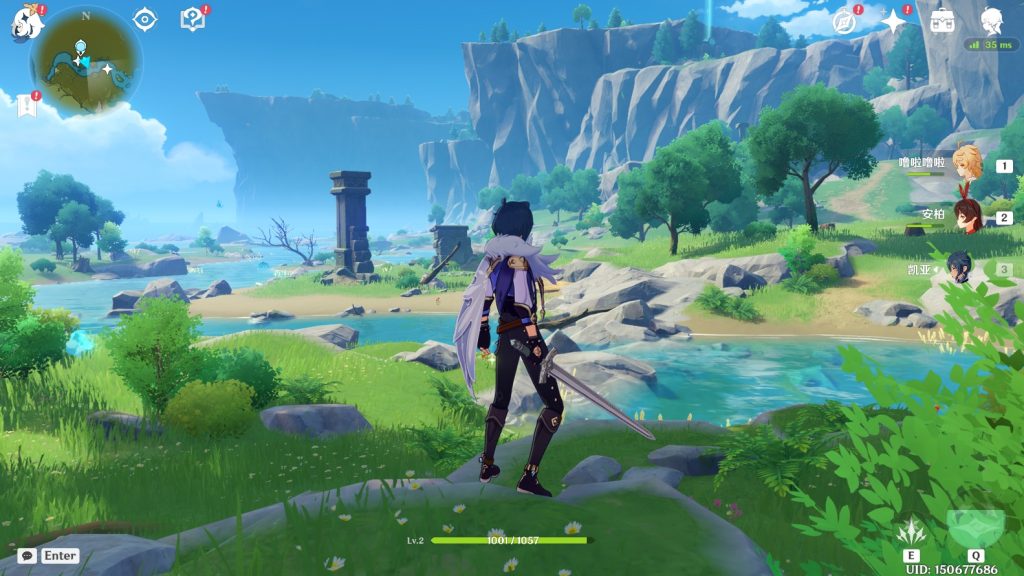
Task: Activate the elemental burst icon
Action: point(975,527)
